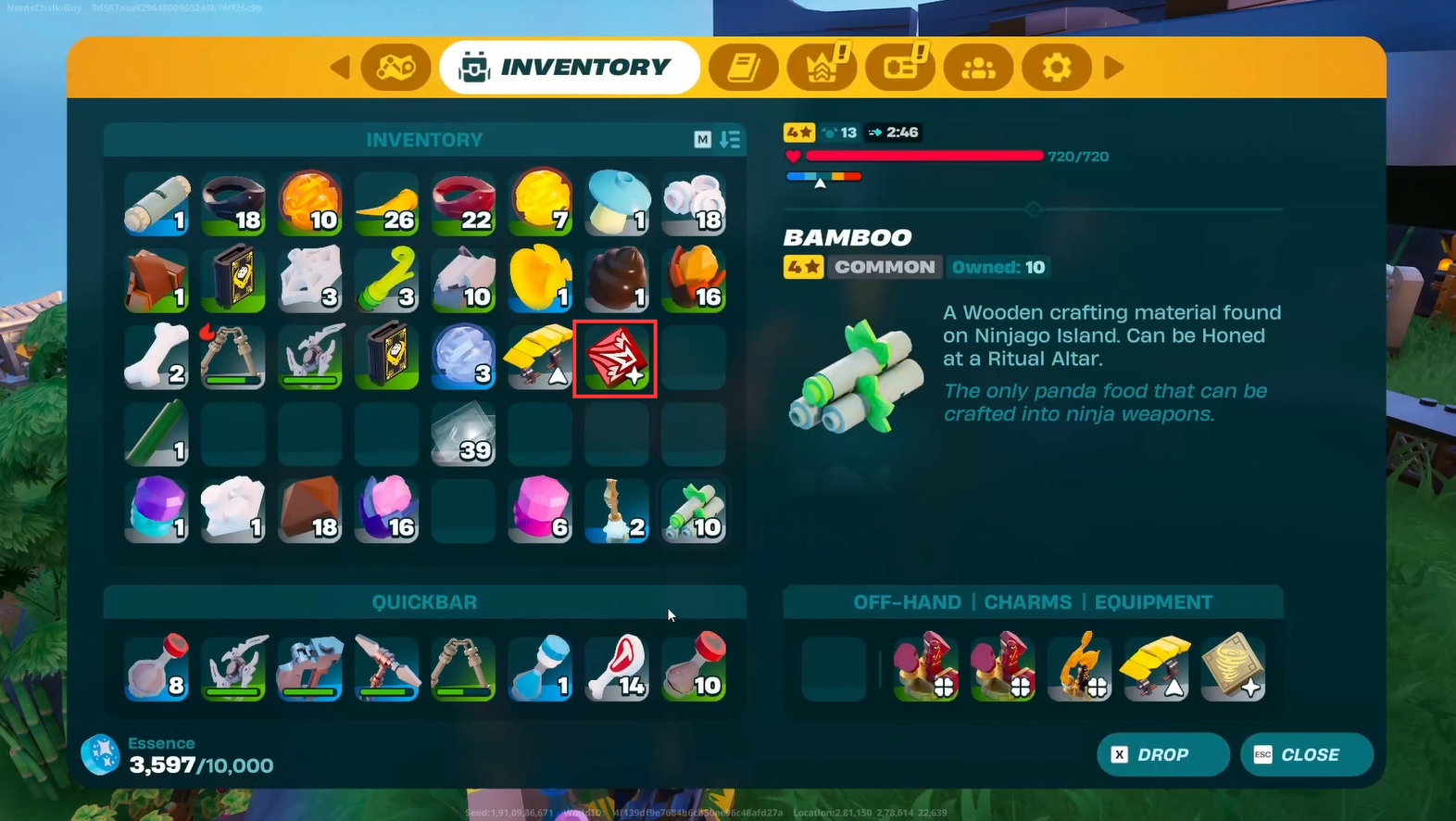Choose the purple gem inventory item
The image size is (1456, 821).
pos(157,512)
